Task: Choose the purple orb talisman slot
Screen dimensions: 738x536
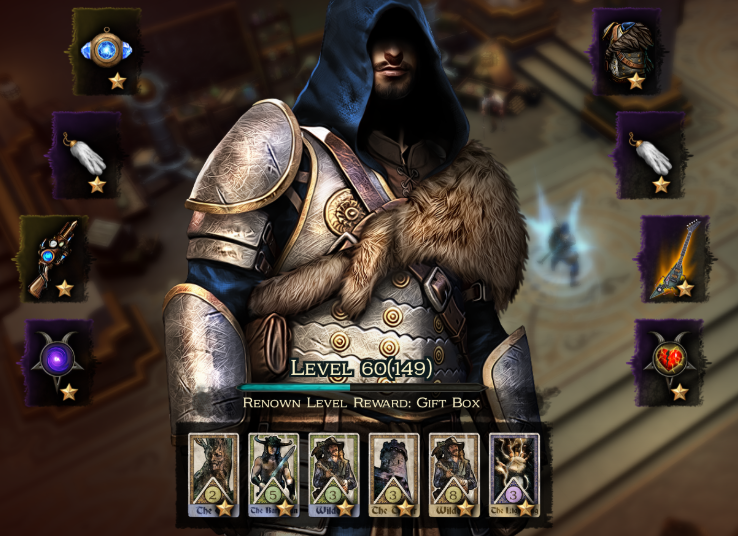Action: pos(58,361)
